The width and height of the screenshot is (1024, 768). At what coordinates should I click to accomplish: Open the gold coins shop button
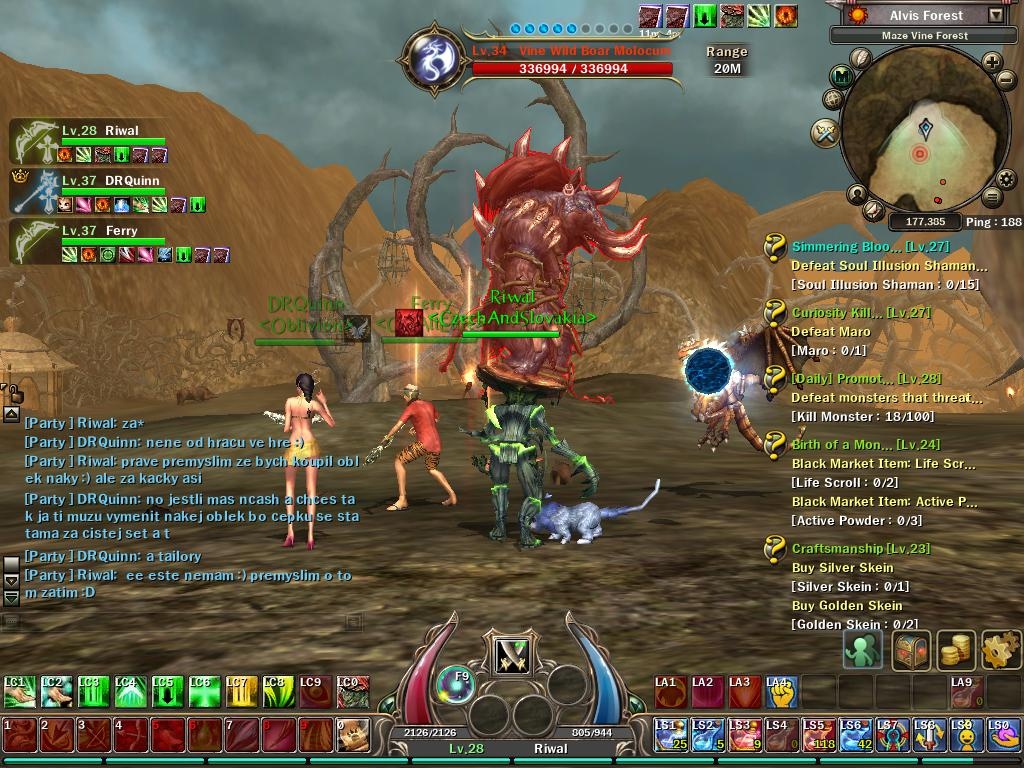pos(956,650)
